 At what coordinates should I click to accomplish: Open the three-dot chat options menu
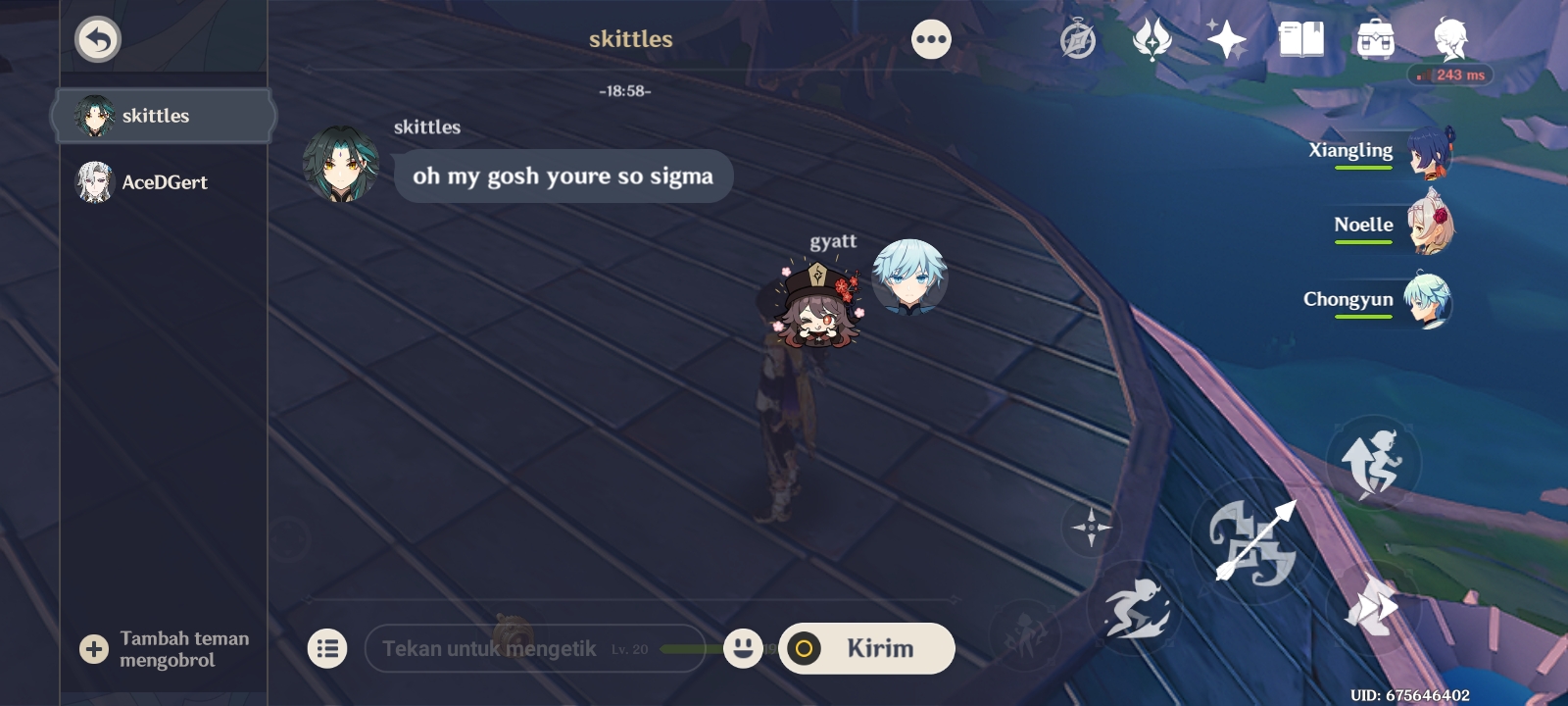coord(931,39)
